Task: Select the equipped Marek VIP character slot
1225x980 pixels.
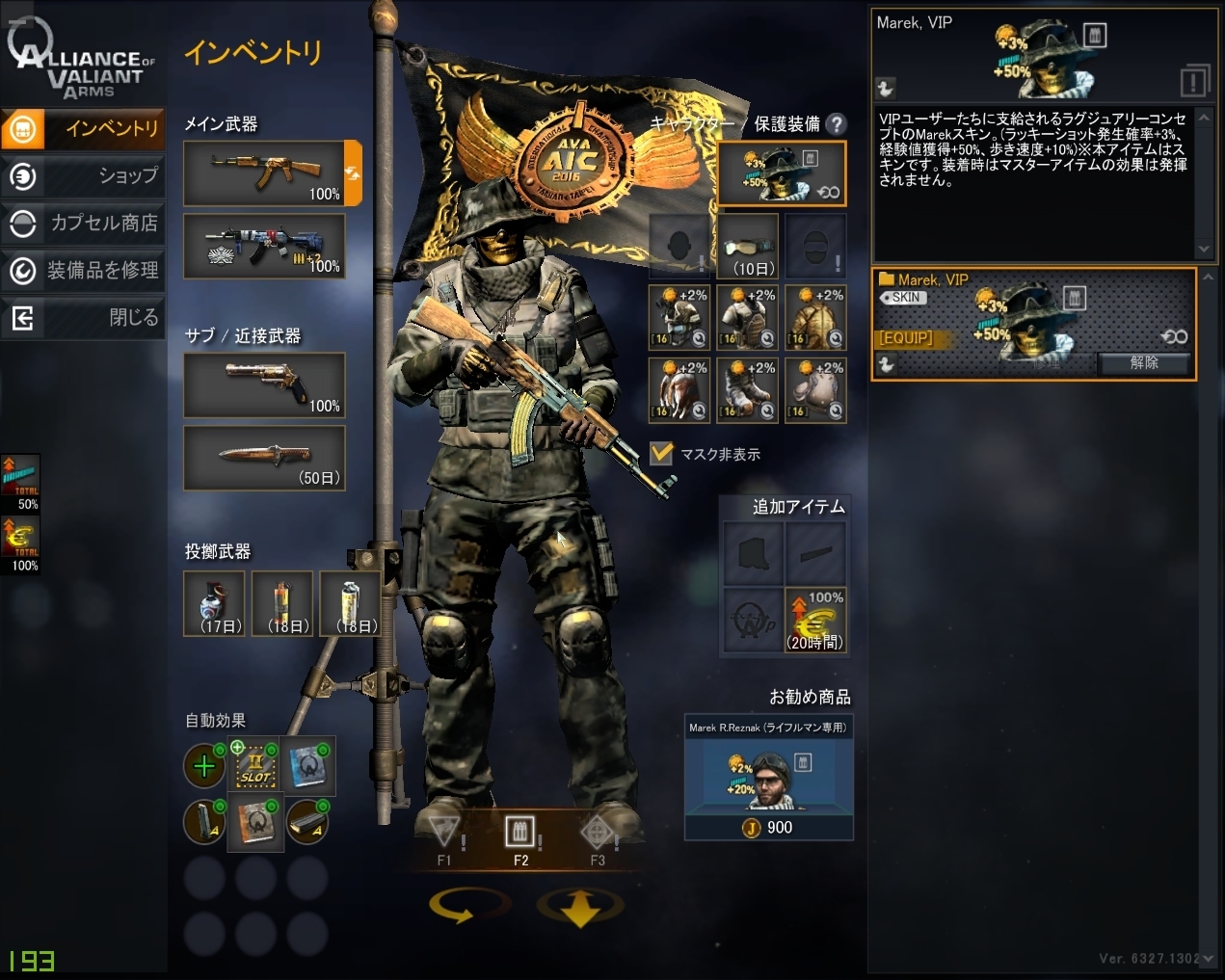Action: click(781, 173)
